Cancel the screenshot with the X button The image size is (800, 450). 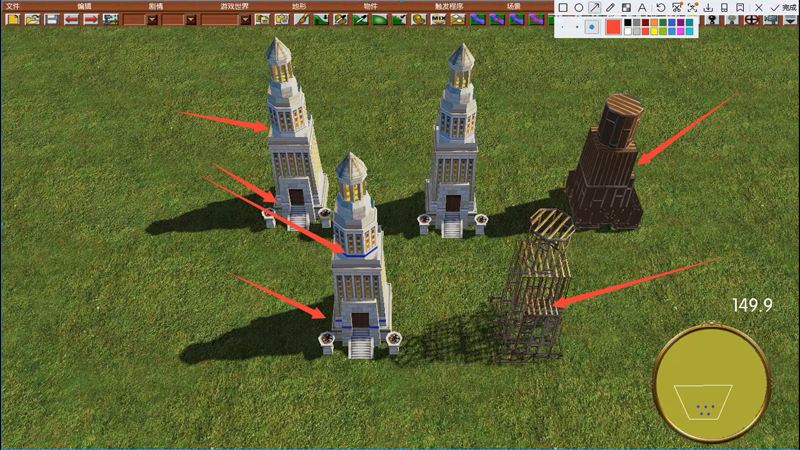pos(759,8)
